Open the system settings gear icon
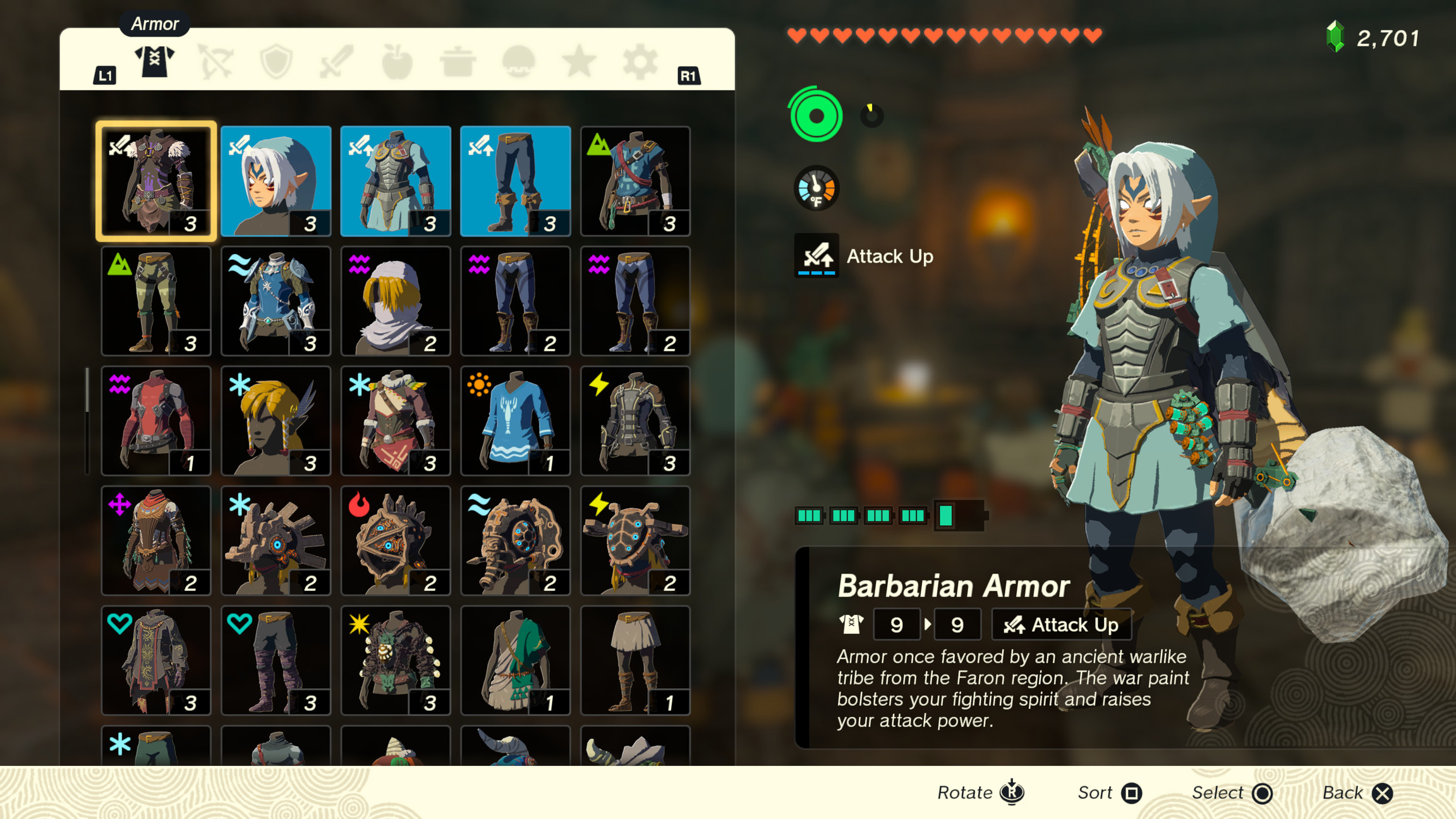 point(638,62)
